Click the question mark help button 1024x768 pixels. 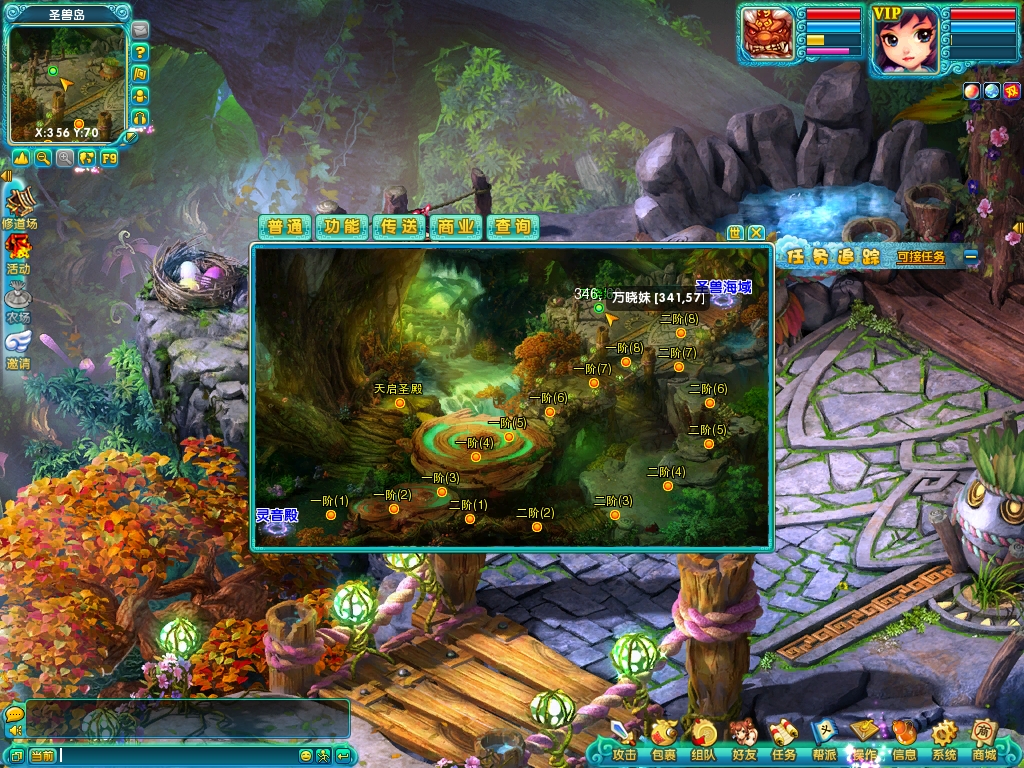coord(140,52)
